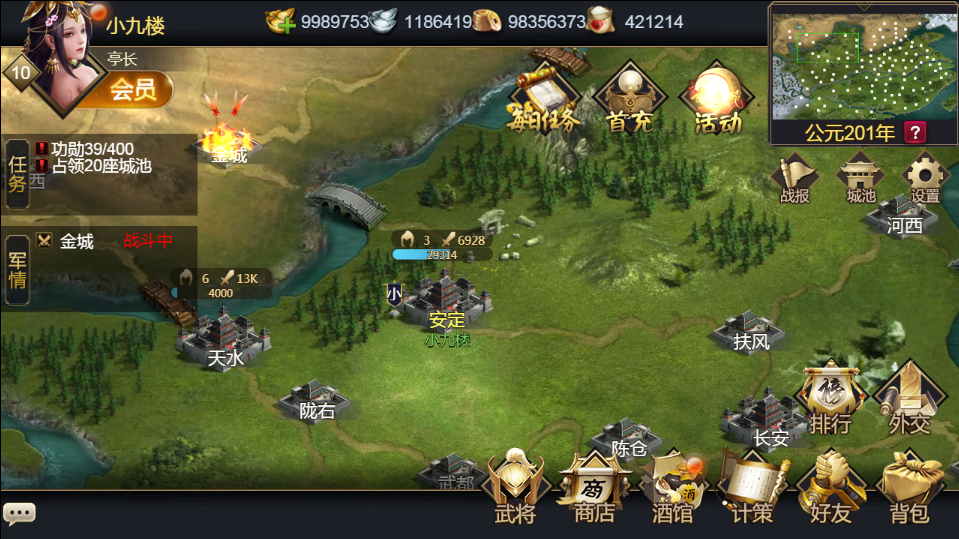Click the red question mark help button
Viewport: 959px width, 539px height.
(x=914, y=132)
